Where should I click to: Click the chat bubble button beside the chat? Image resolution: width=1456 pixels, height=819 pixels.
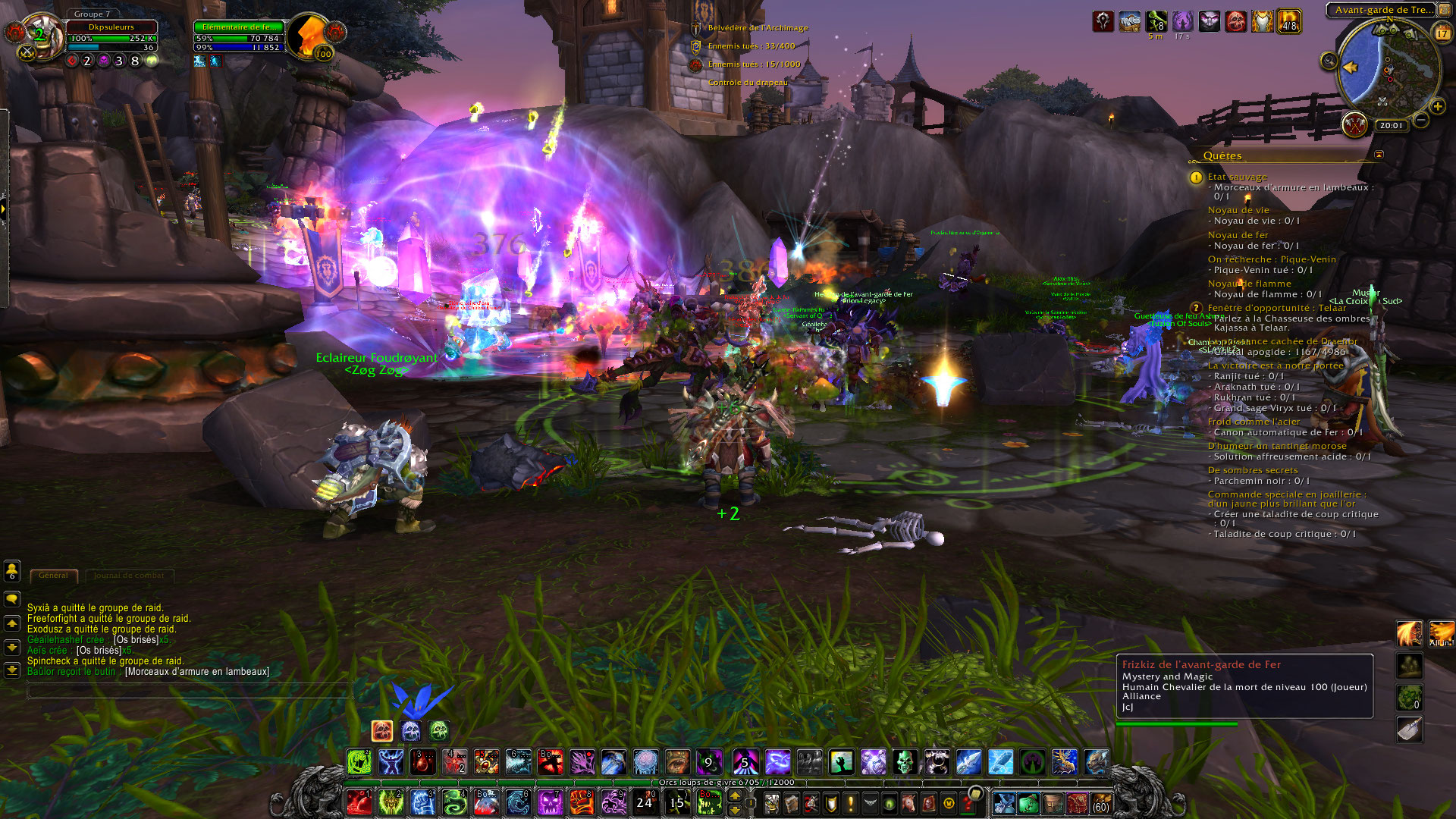pos(12,599)
